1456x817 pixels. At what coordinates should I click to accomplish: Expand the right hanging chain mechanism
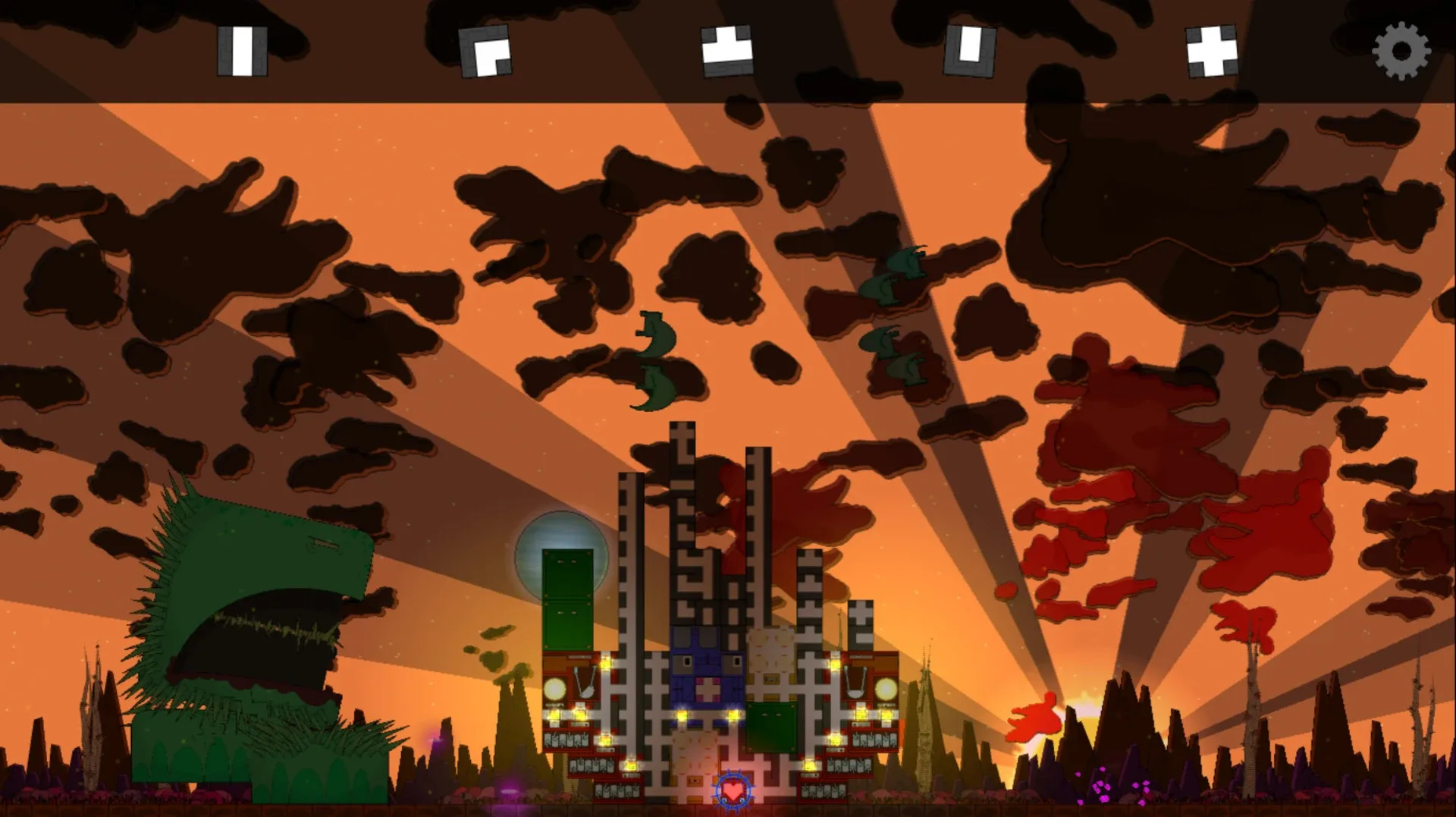[x=855, y=680]
